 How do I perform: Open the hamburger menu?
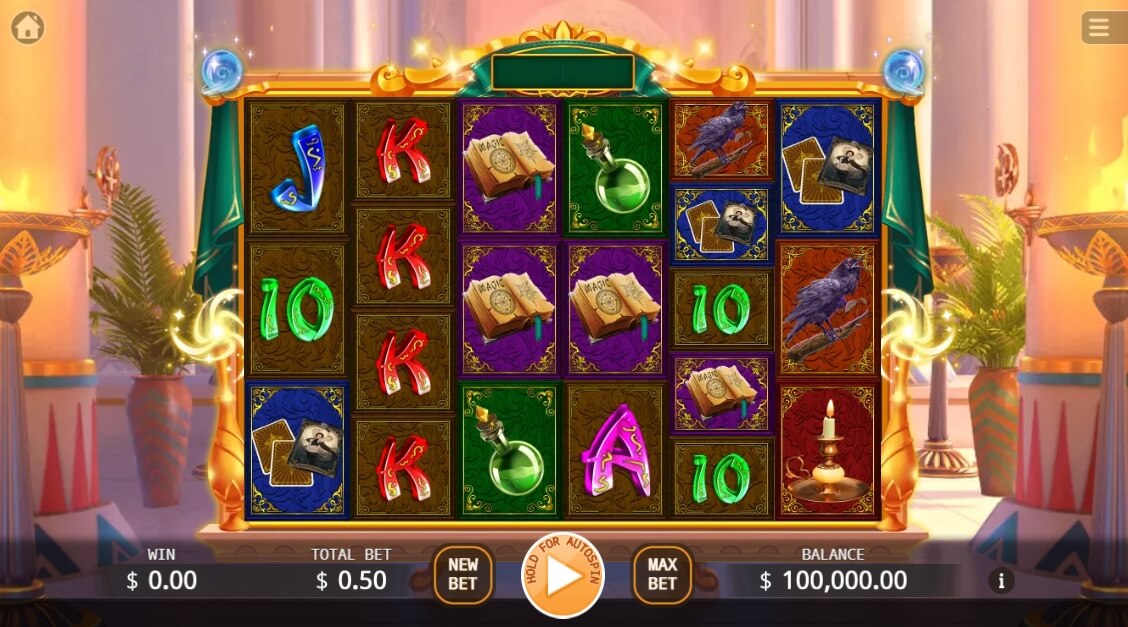pos(1099,28)
